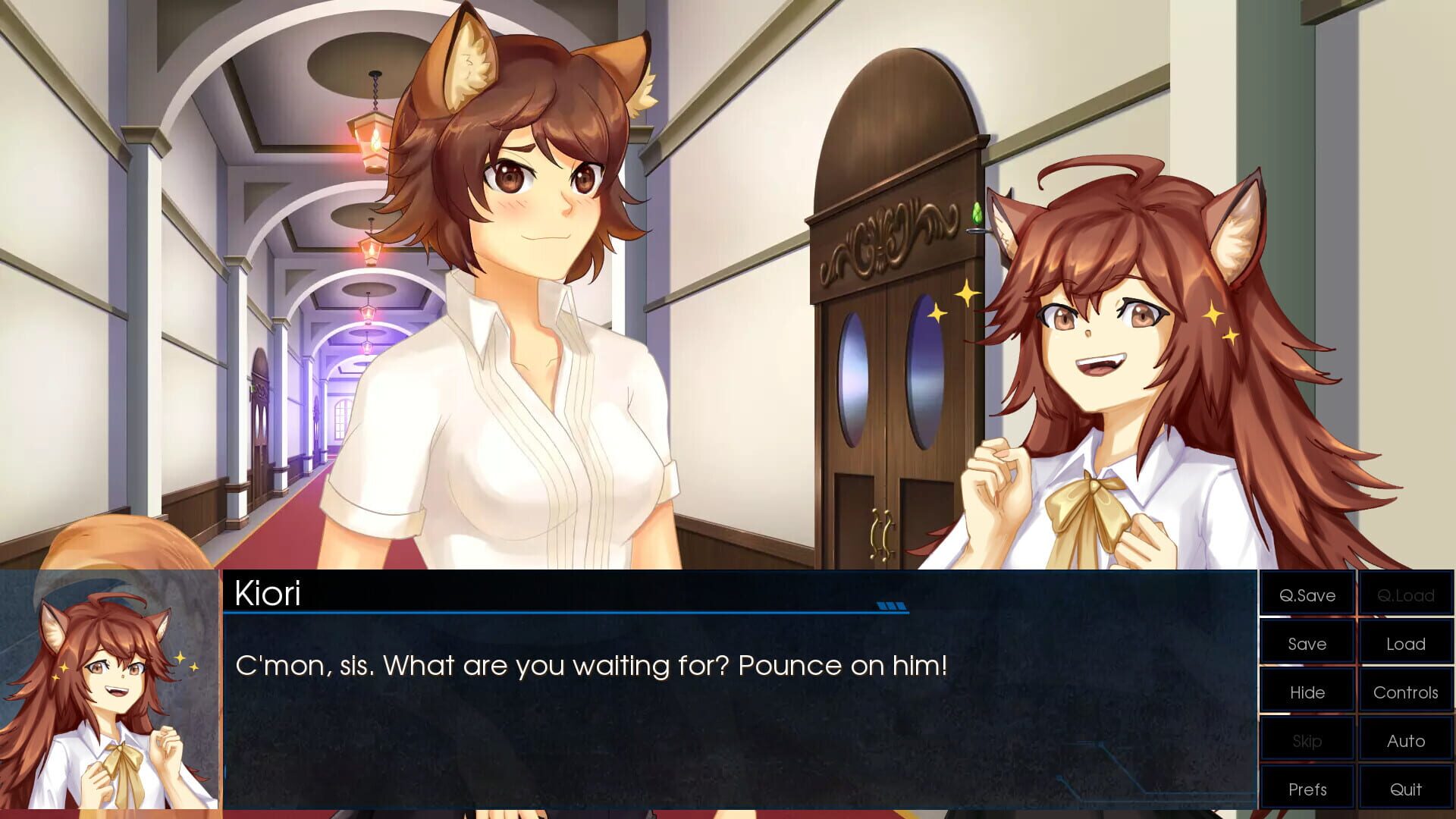Viewport: 1456px width, 819px height.
Task: Click the dialogue text to advance
Action: (x=591, y=667)
